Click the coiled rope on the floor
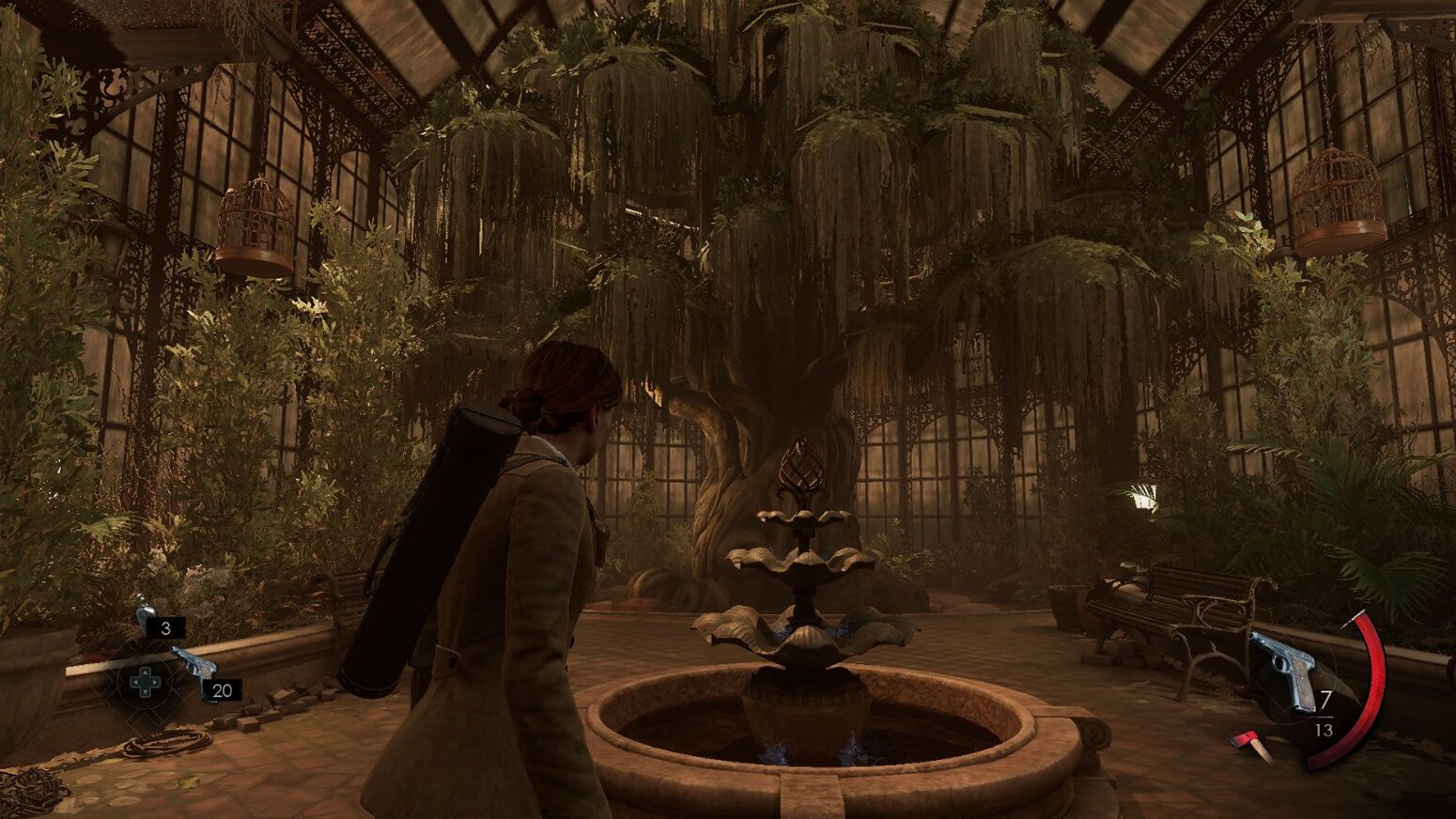This screenshot has height=819, width=1456. (166, 743)
